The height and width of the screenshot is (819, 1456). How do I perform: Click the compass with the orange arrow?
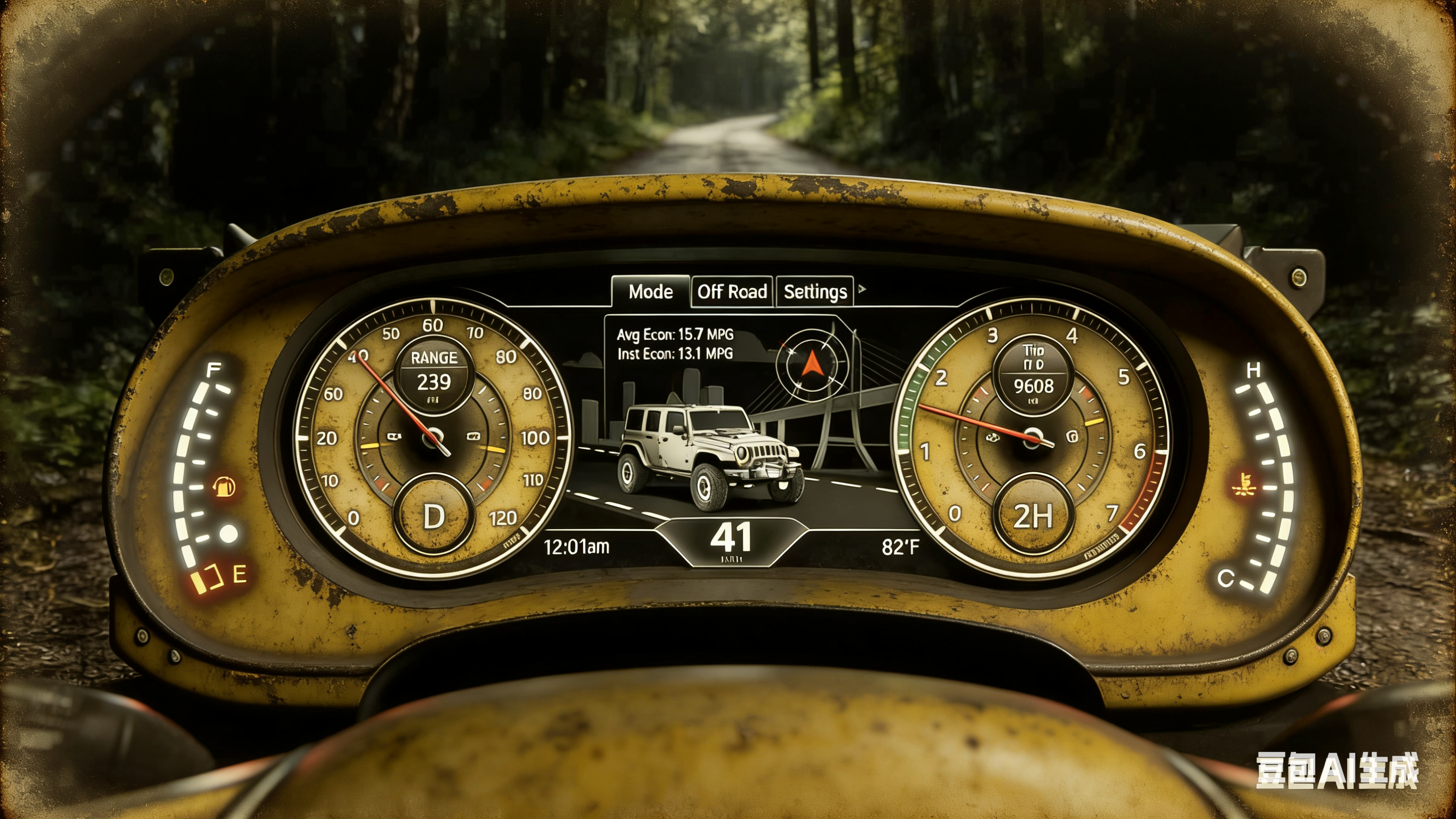[811, 364]
